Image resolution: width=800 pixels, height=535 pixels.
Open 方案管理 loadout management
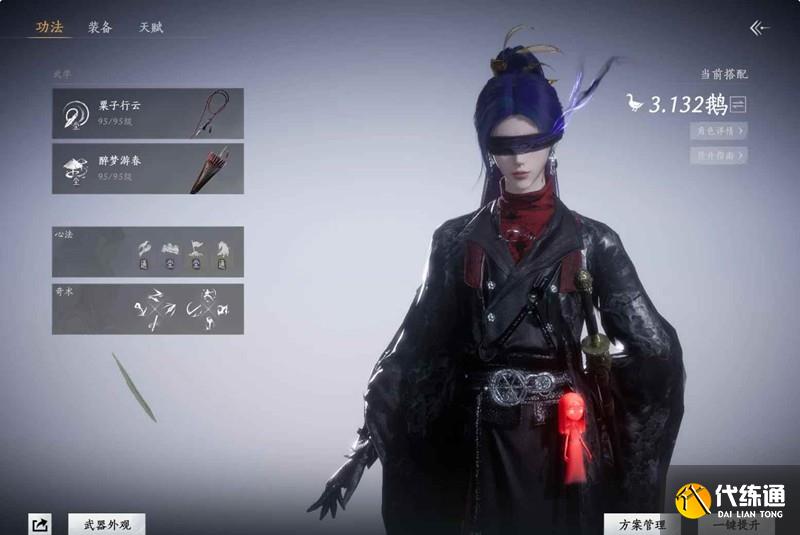641,523
